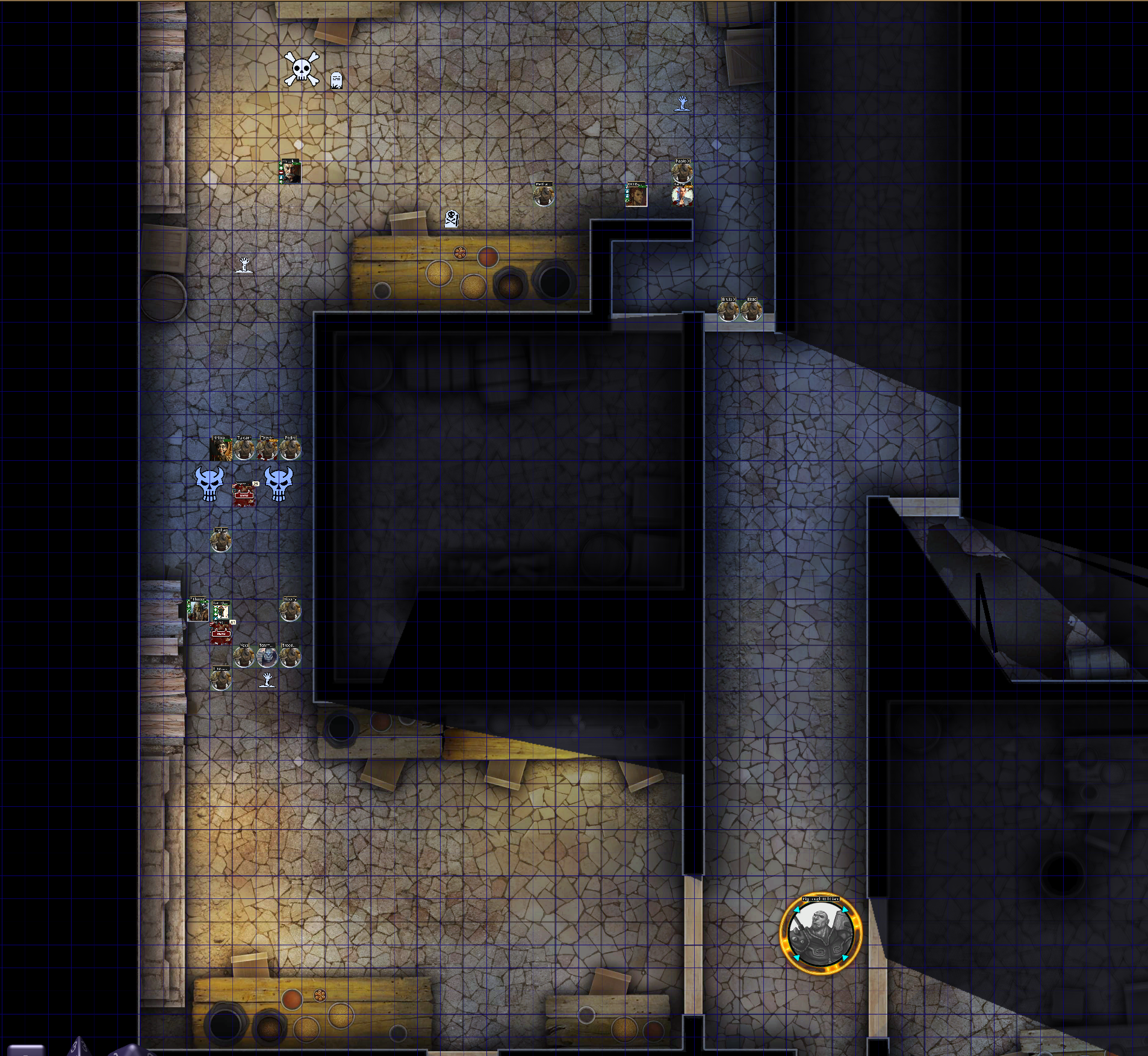This screenshot has height=1056, width=1148.
Task: Choose the green-bearded orc portrait token
Action: (197, 610)
